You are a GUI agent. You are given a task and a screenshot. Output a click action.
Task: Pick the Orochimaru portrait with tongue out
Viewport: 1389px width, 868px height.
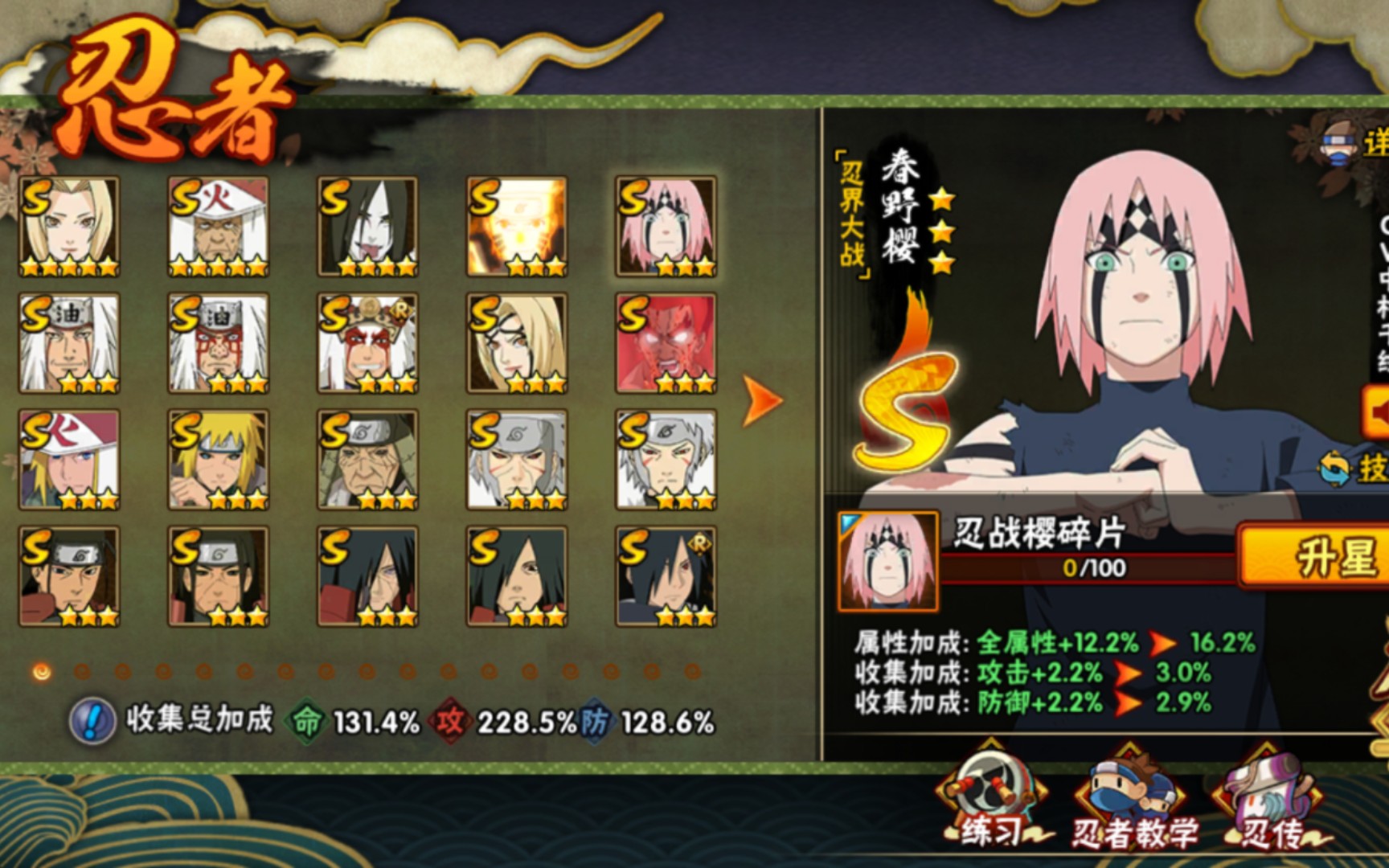(x=367, y=227)
